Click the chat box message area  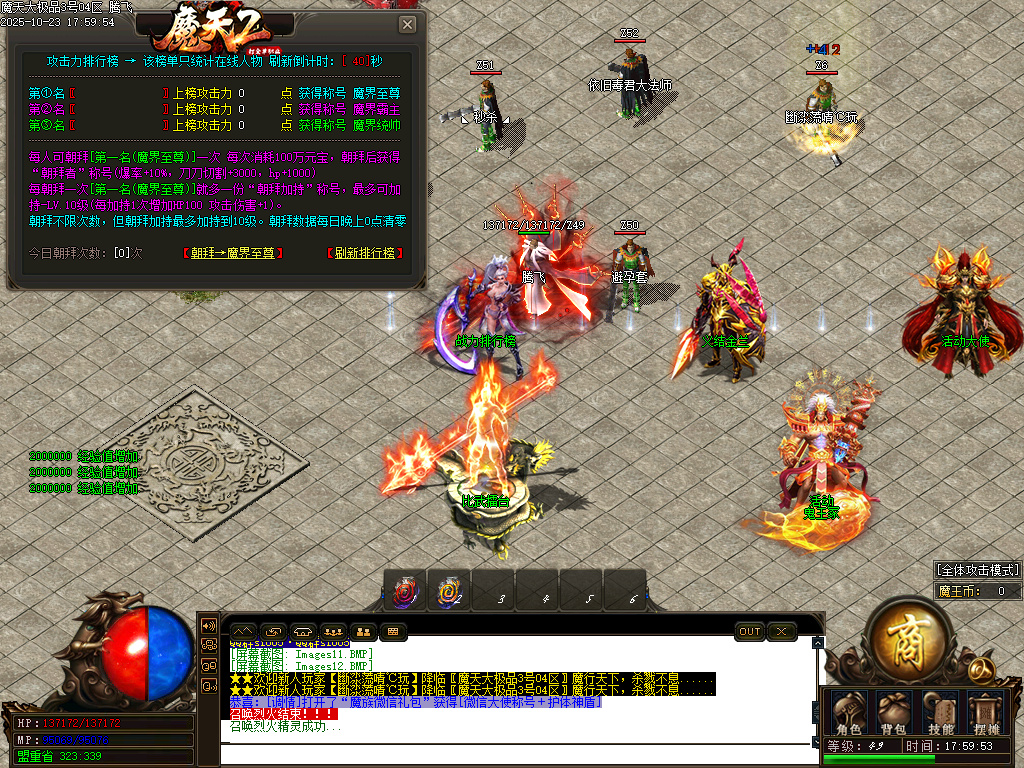point(520,690)
